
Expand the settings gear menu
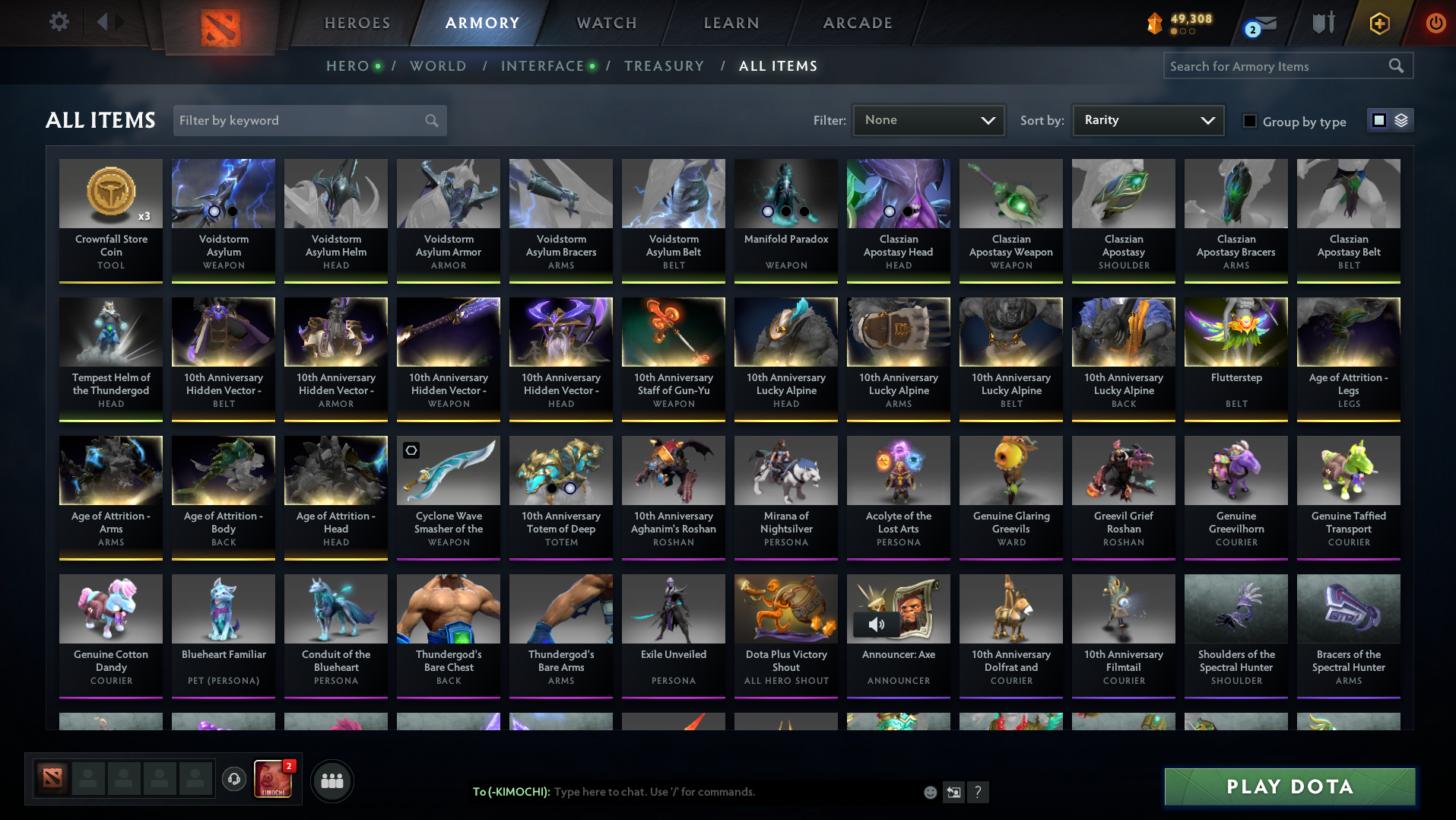click(x=59, y=21)
